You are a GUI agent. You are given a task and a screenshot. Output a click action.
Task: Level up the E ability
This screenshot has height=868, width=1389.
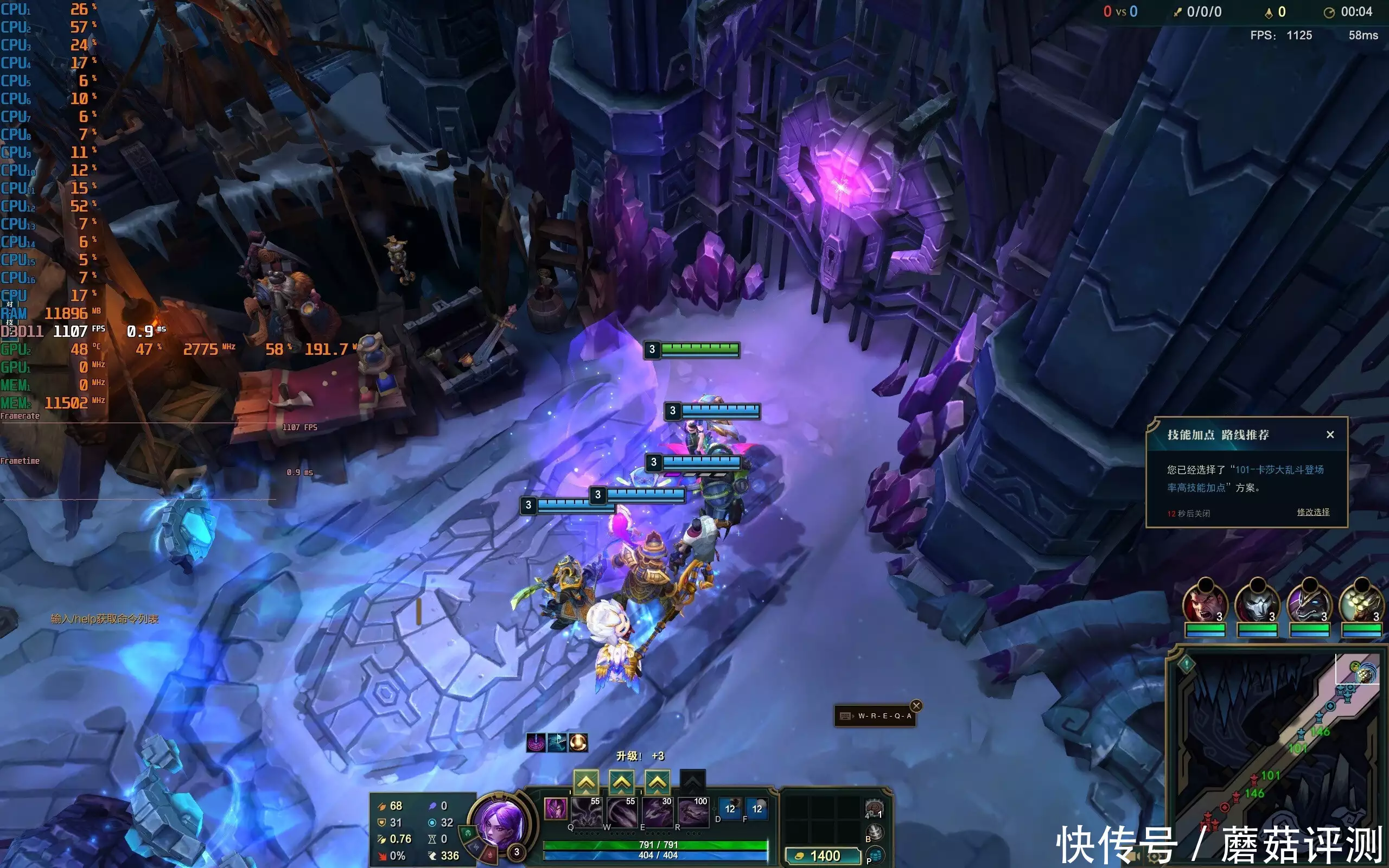[x=657, y=782]
